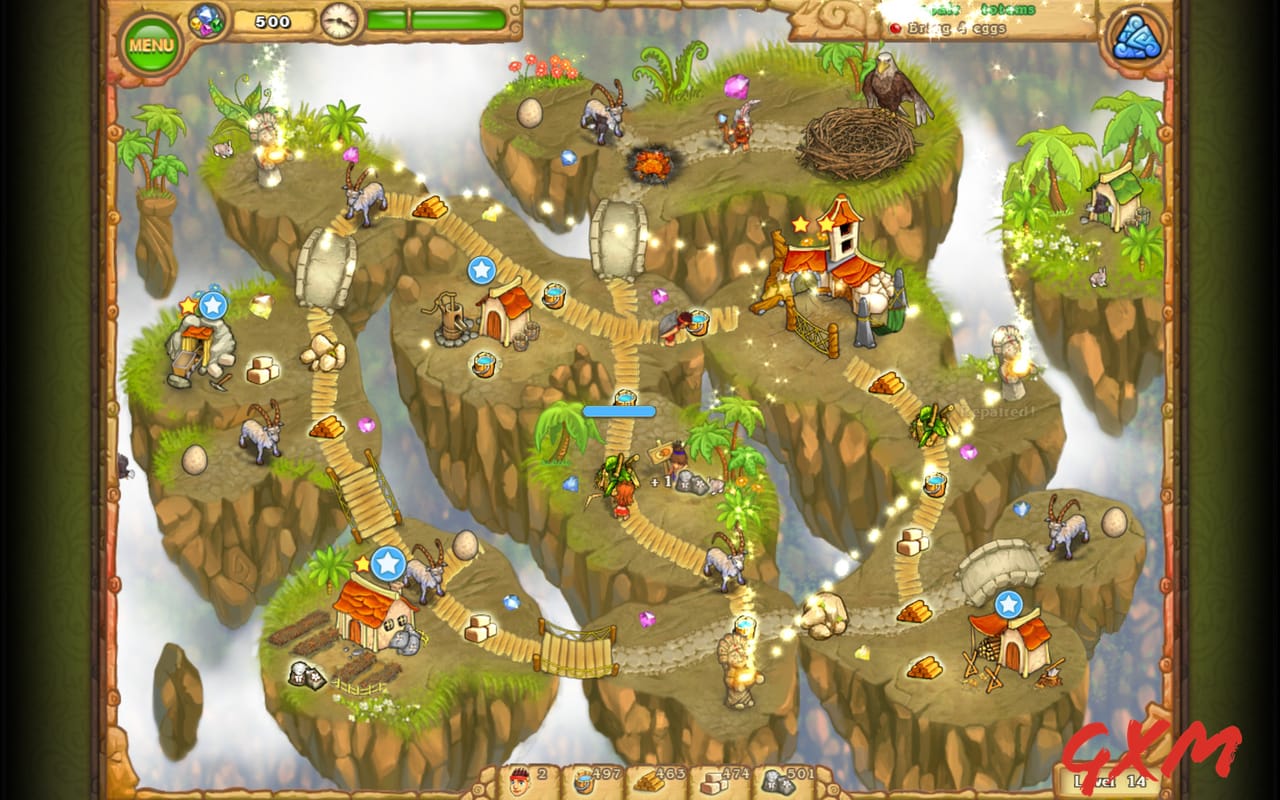Select the water bucket resource icon
Image resolution: width=1280 pixels, height=800 pixels.
[585, 780]
